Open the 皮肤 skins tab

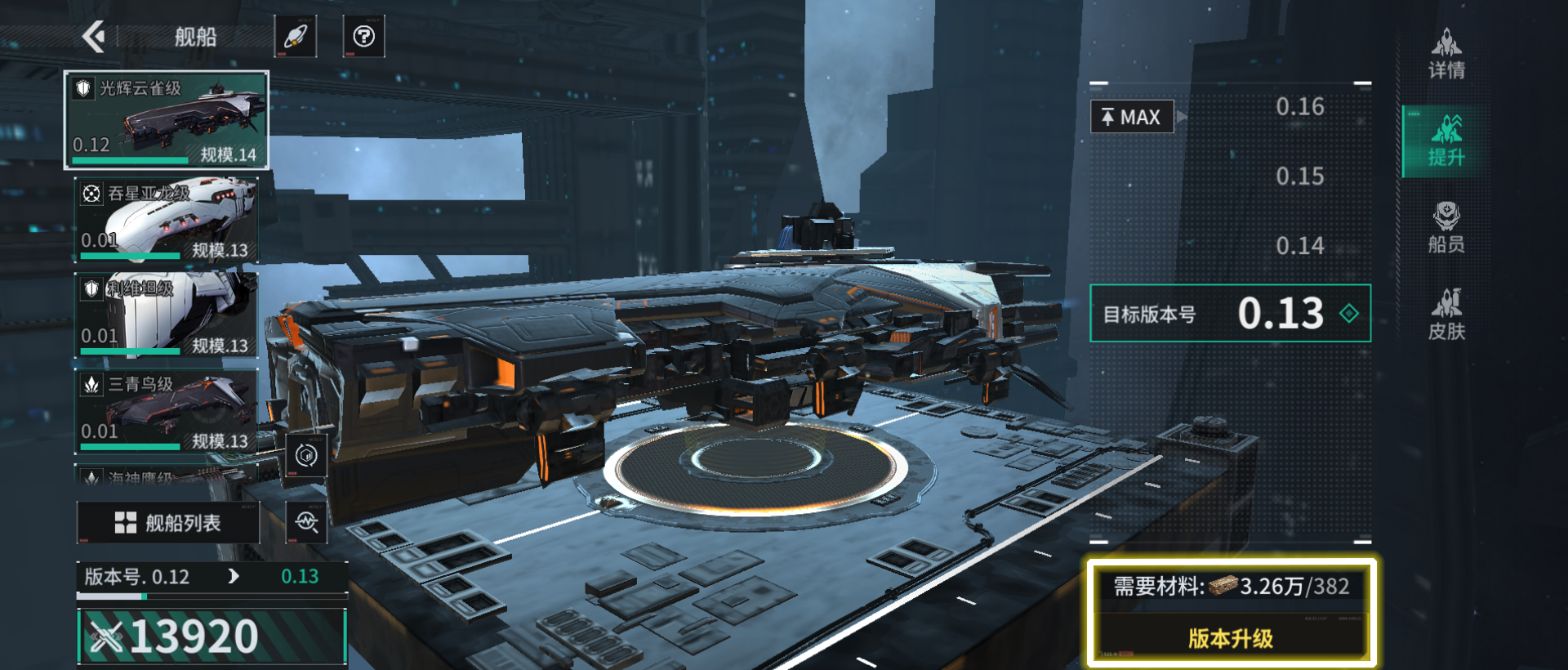1445,315
